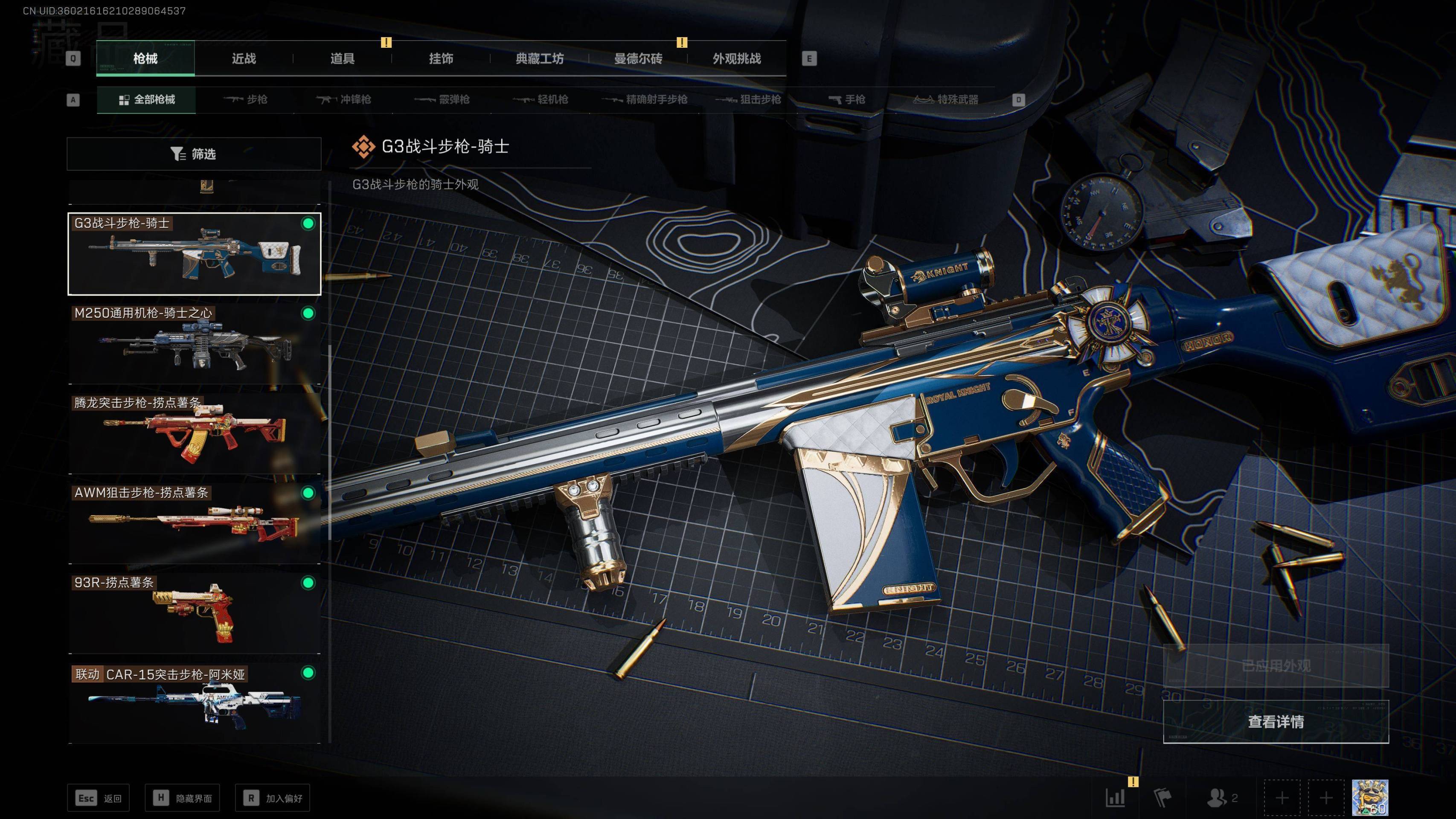Show only 手枪 pistols

[847, 100]
